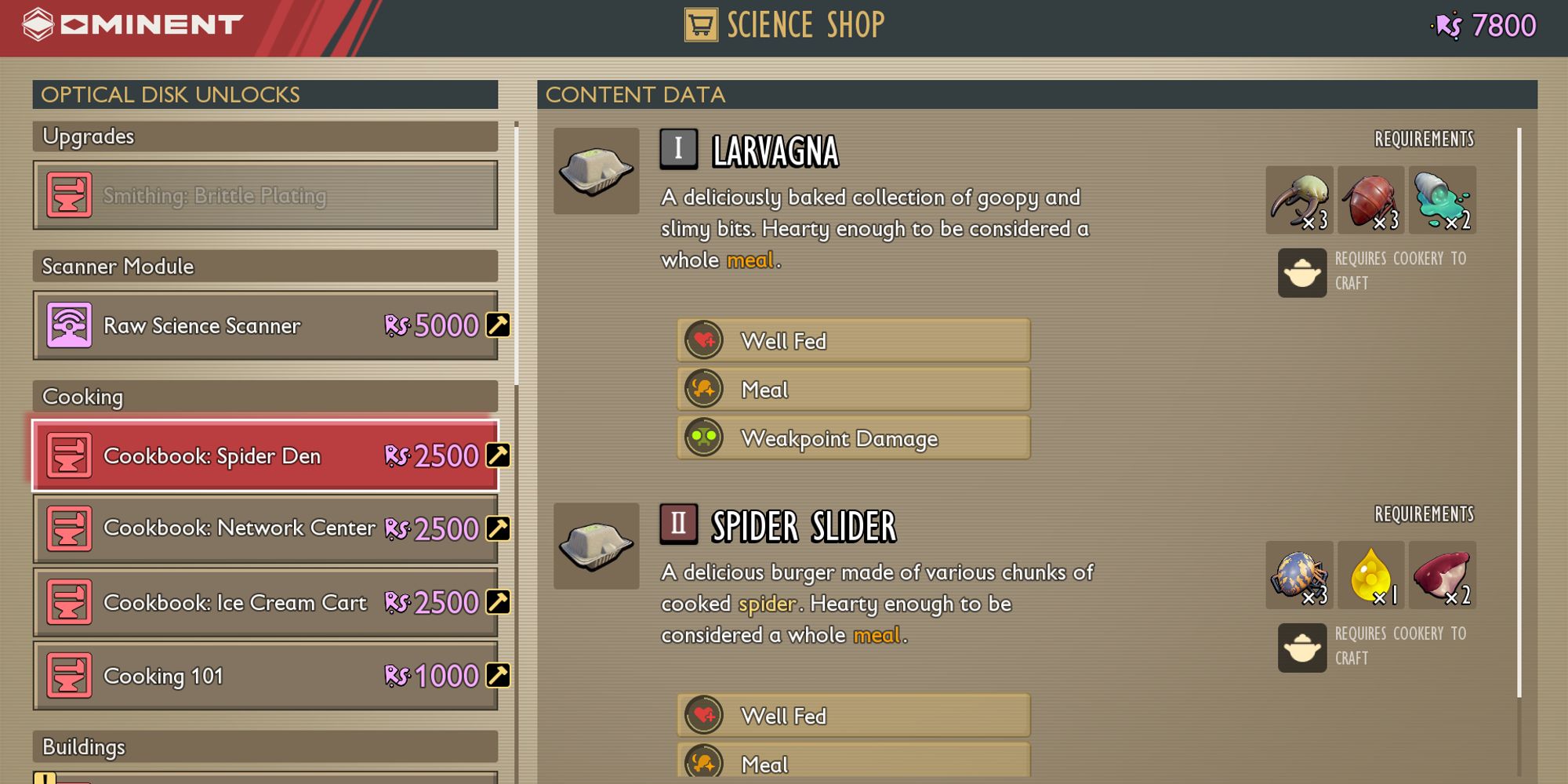Viewport: 1568px width, 784px height.
Task: Select the Smithing: Brittle Plating upgrade
Action: [x=265, y=195]
